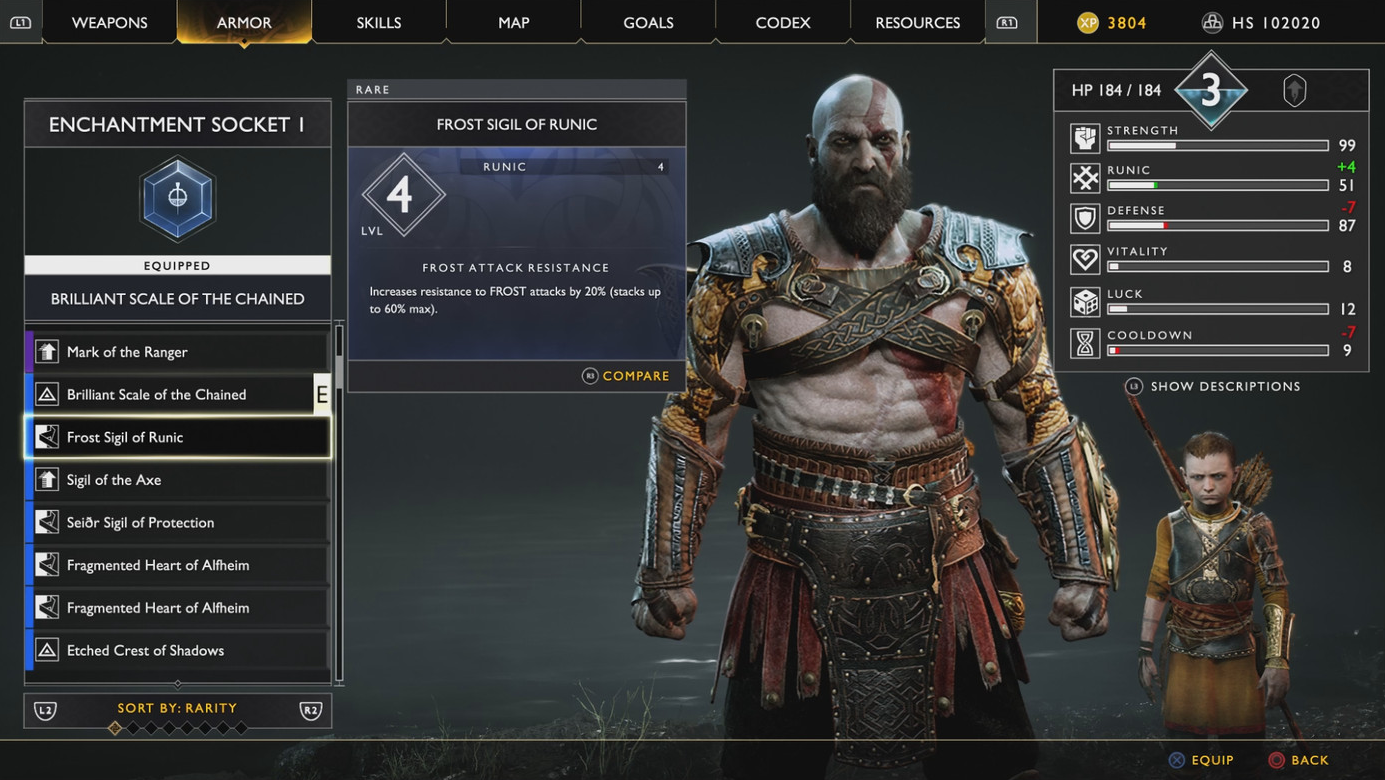The width and height of the screenshot is (1385, 780).
Task: Select the Cooldown stat row
Action: 1213,343
